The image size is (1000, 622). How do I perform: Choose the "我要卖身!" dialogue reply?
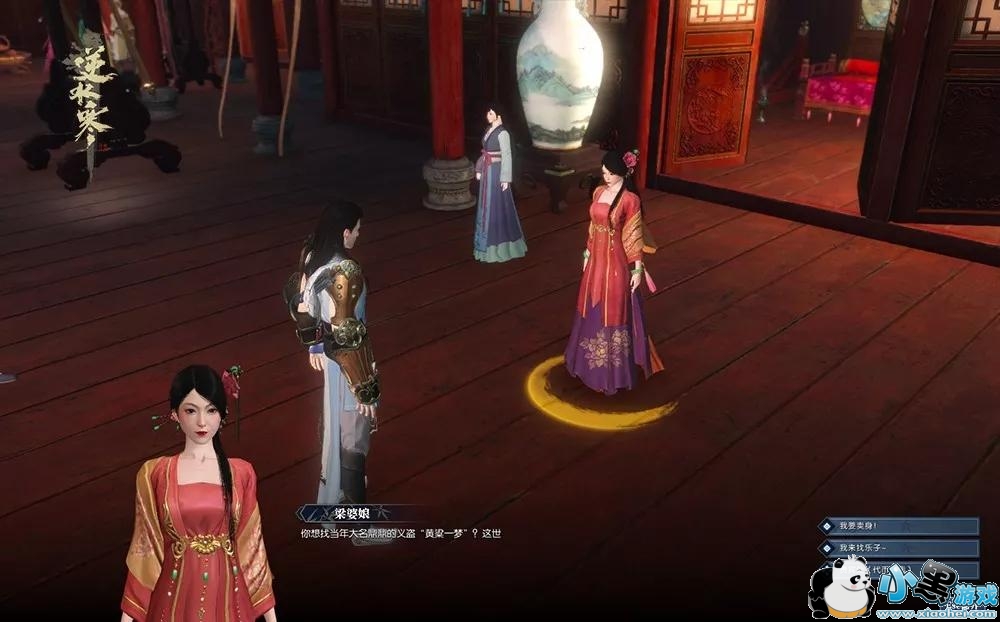tap(897, 526)
